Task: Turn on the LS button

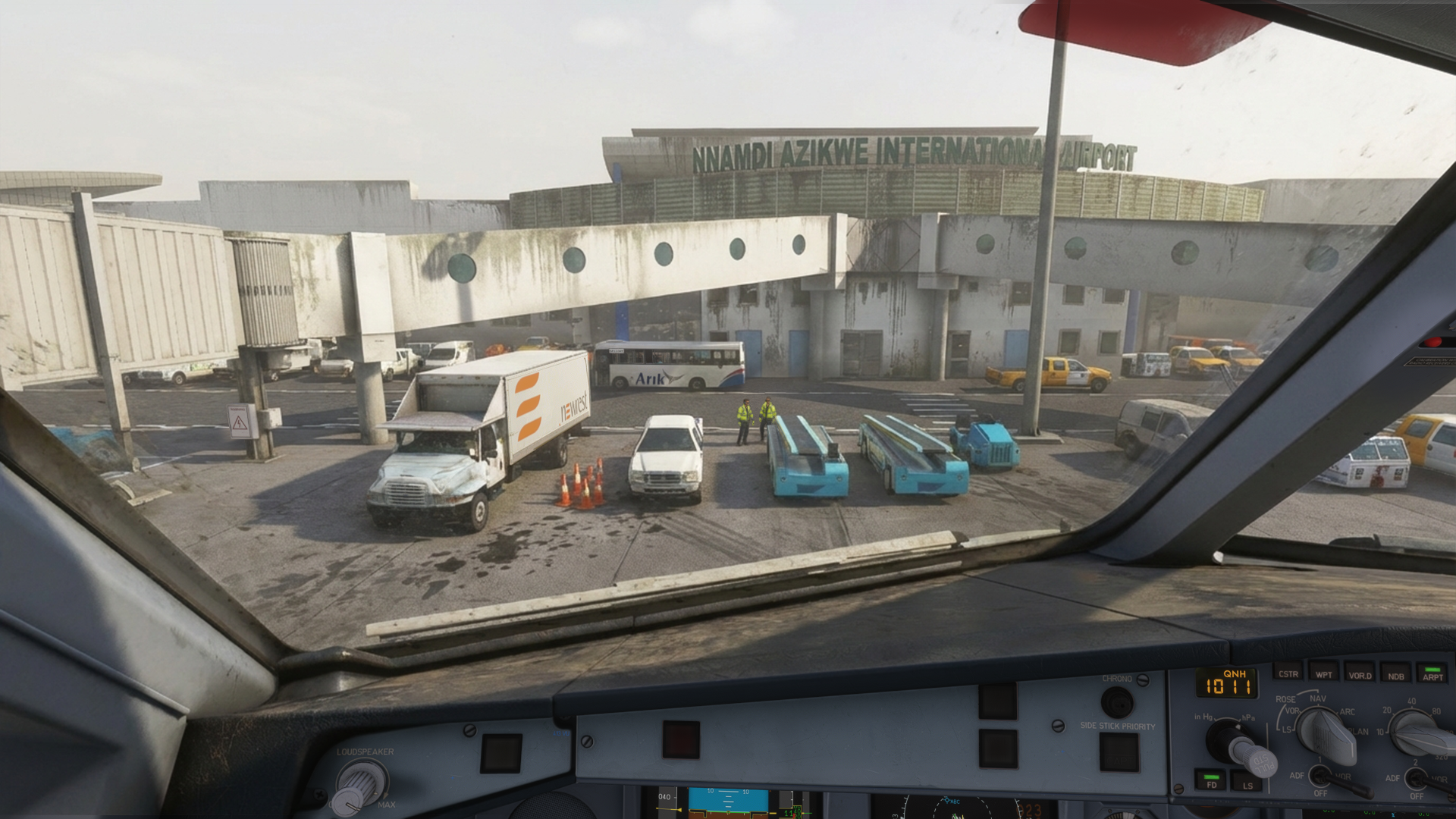Action: [1247, 783]
